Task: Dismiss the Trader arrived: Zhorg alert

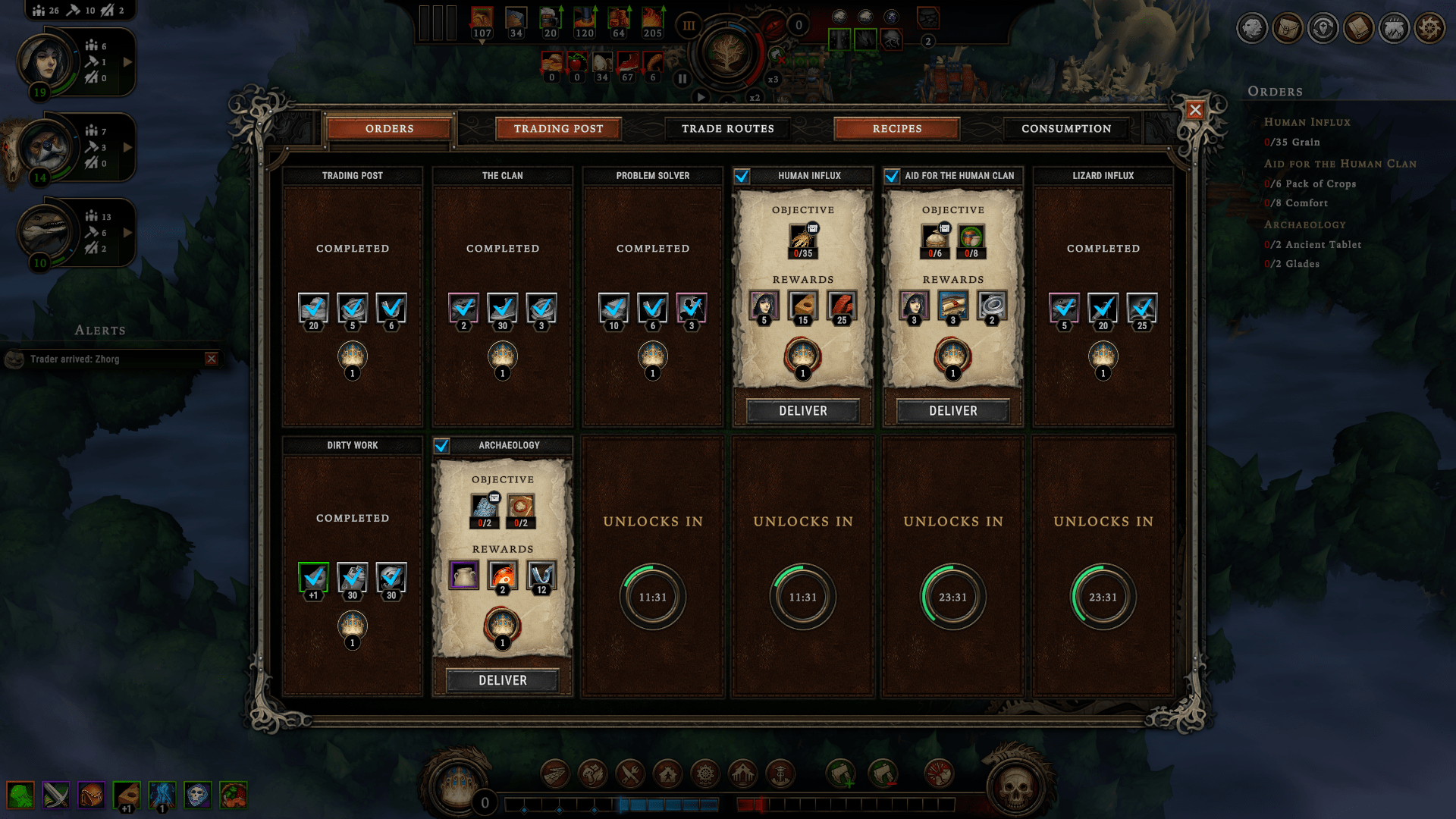Action: [212, 359]
